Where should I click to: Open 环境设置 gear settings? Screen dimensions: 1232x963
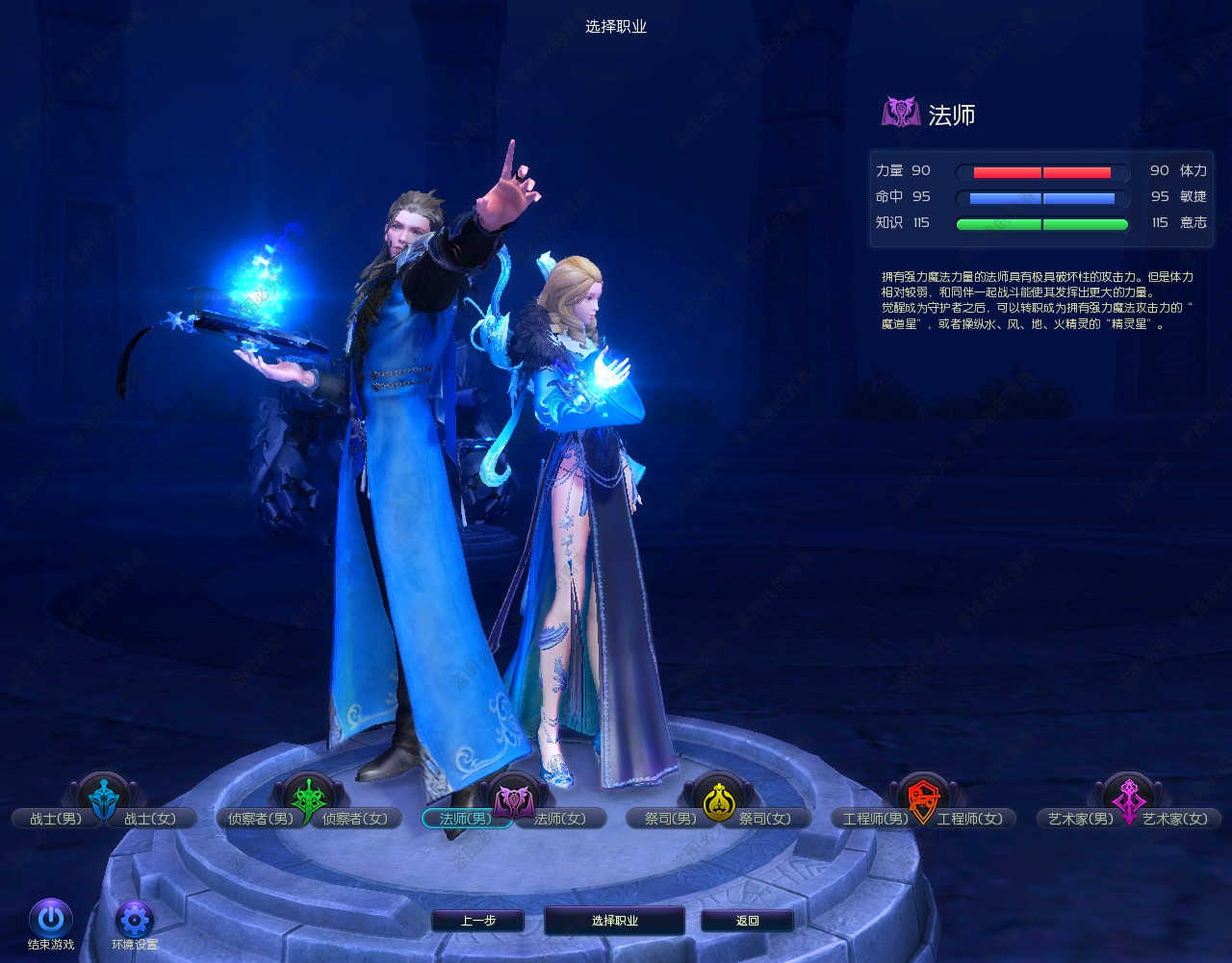(x=134, y=920)
